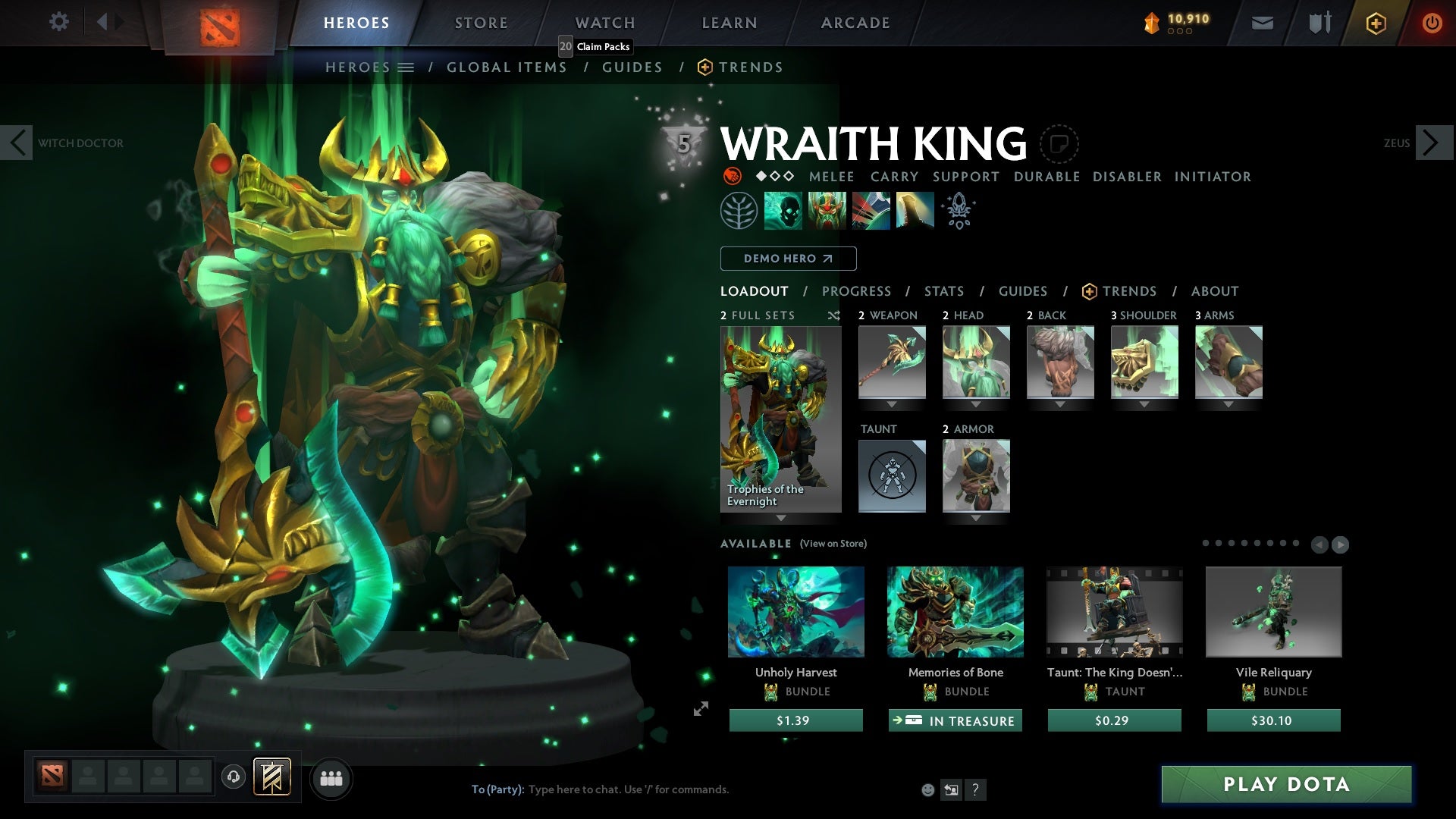Open the emoticon picker in chat
The image size is (1456, 819).
click(x=927, y=789)
